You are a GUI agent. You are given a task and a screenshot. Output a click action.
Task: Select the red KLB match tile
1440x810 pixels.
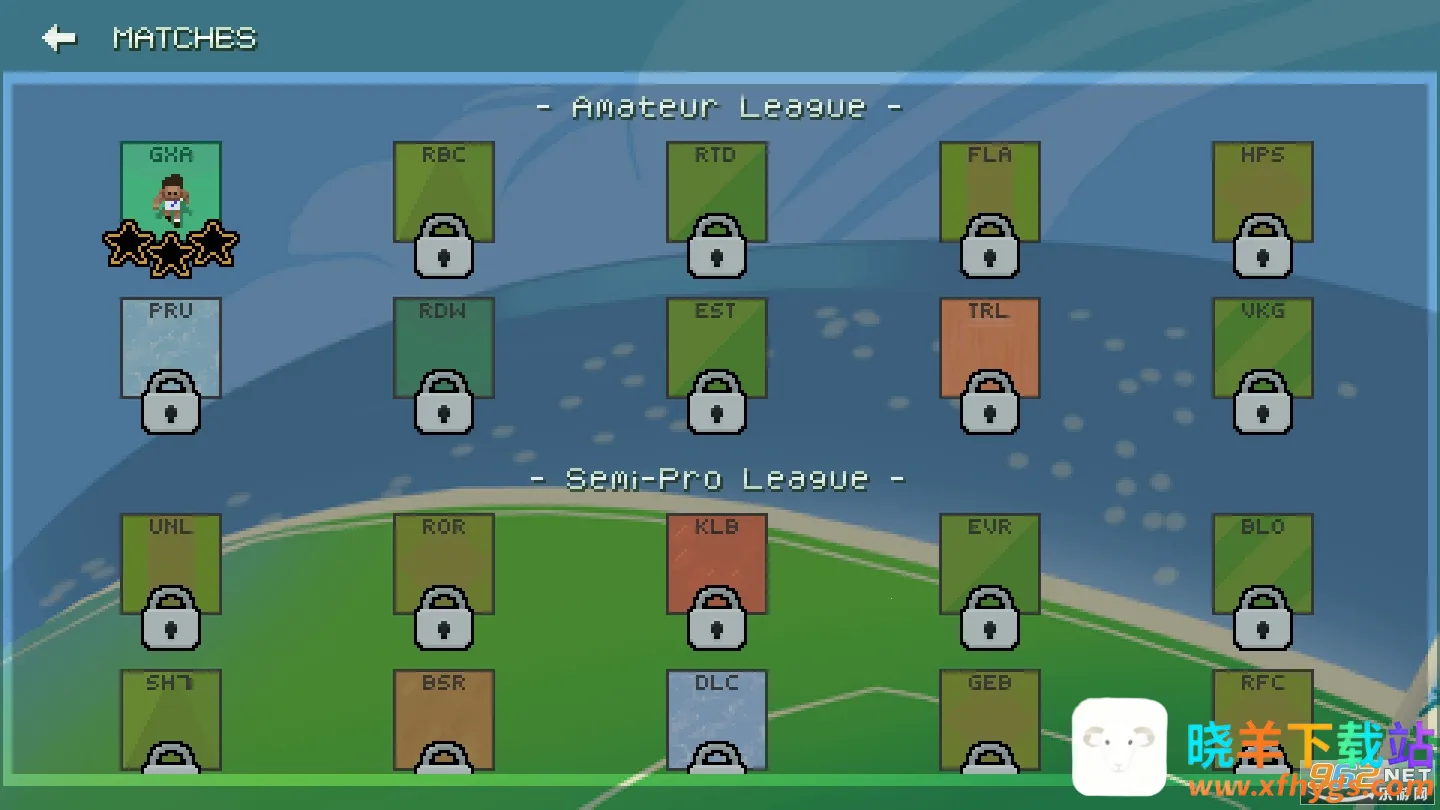[716, 564]
